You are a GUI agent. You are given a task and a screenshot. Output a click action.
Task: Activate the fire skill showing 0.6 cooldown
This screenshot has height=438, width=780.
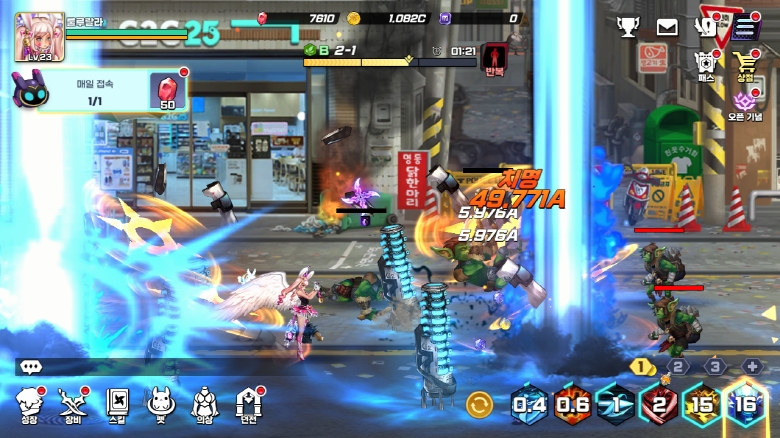point(573,405)
